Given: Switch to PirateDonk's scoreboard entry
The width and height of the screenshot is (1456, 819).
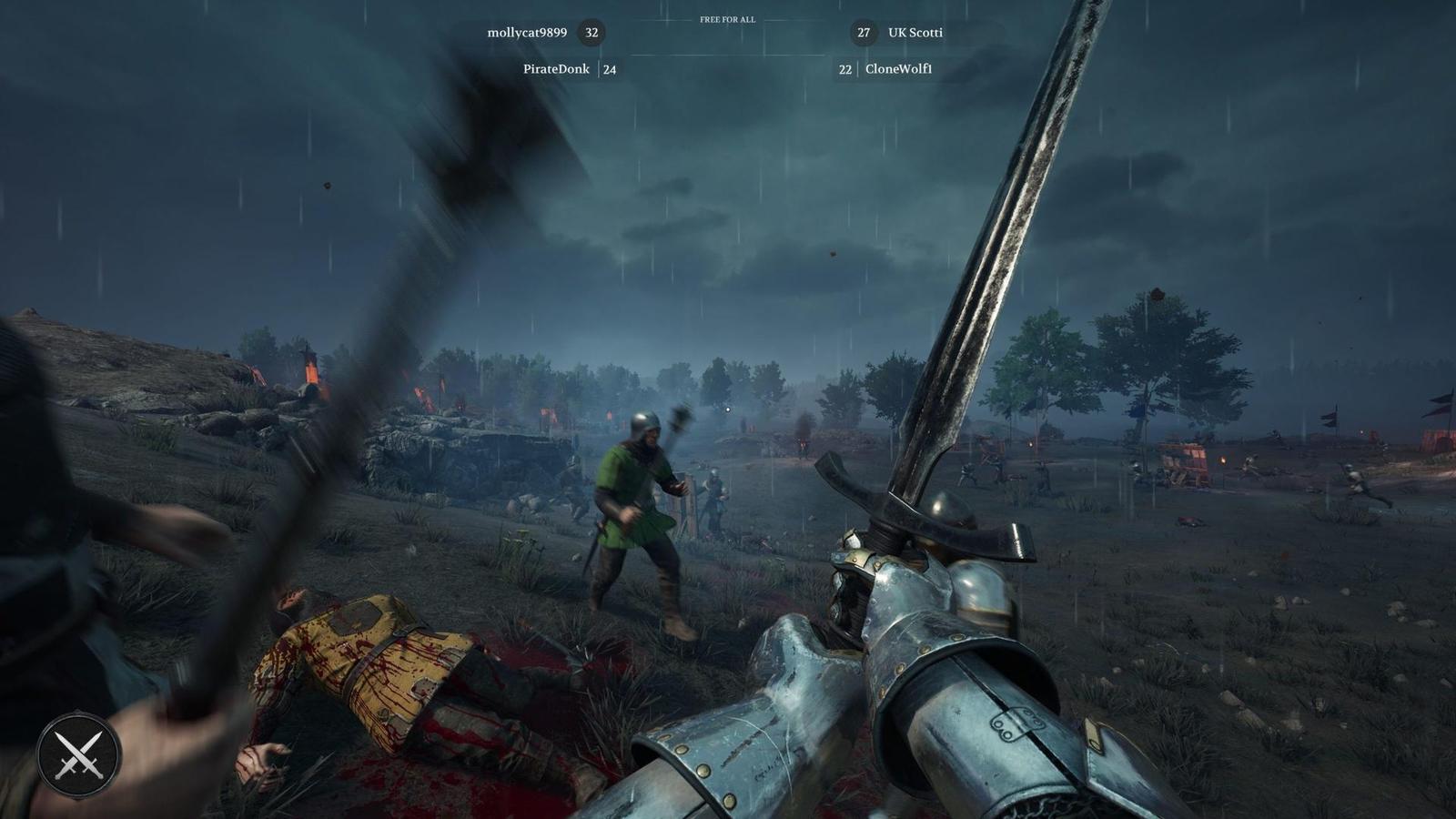Looking at the screenshot, I should click(x=558, y=68).
